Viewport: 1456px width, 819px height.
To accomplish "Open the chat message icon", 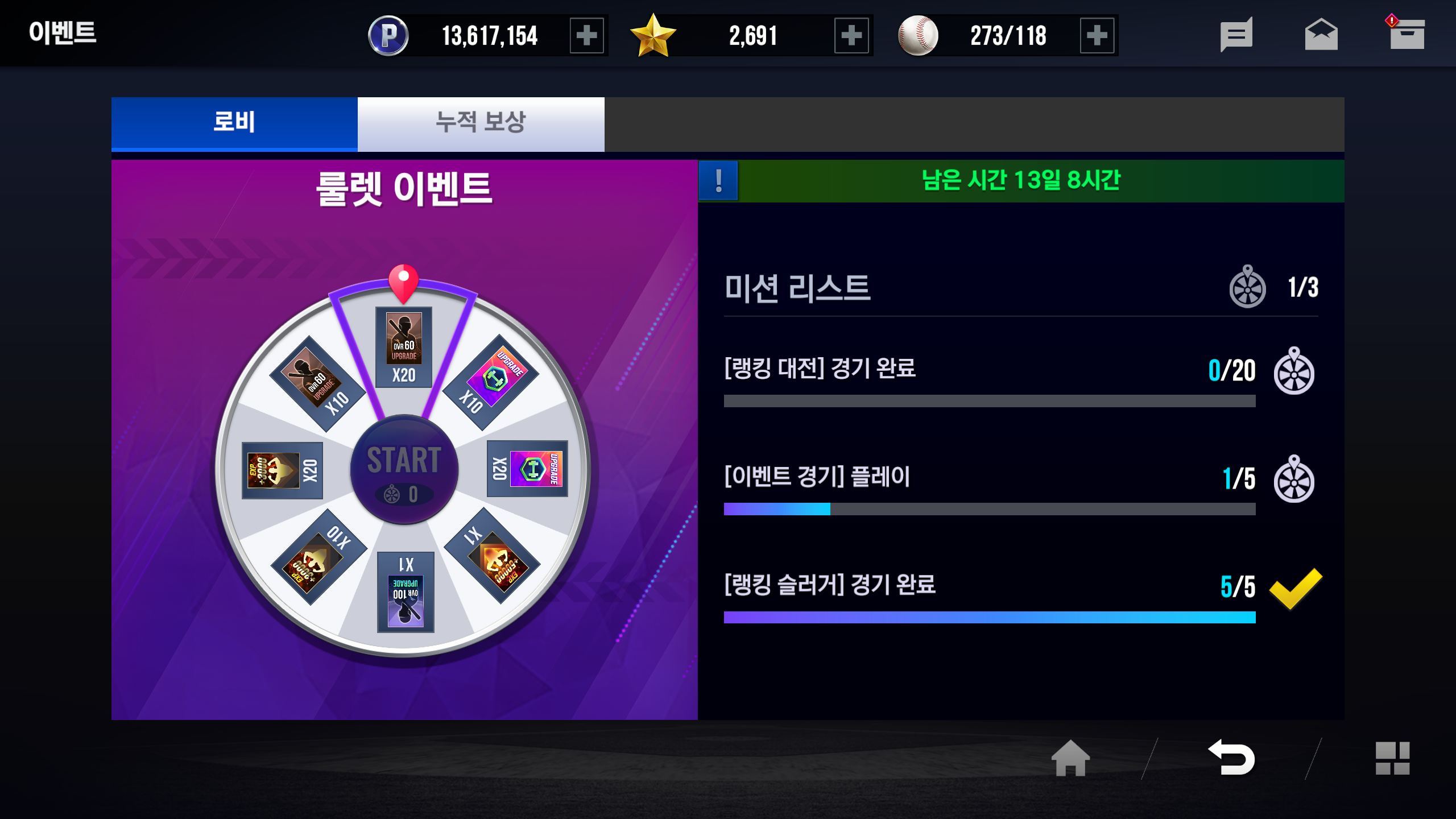I will pos(1236,35).
